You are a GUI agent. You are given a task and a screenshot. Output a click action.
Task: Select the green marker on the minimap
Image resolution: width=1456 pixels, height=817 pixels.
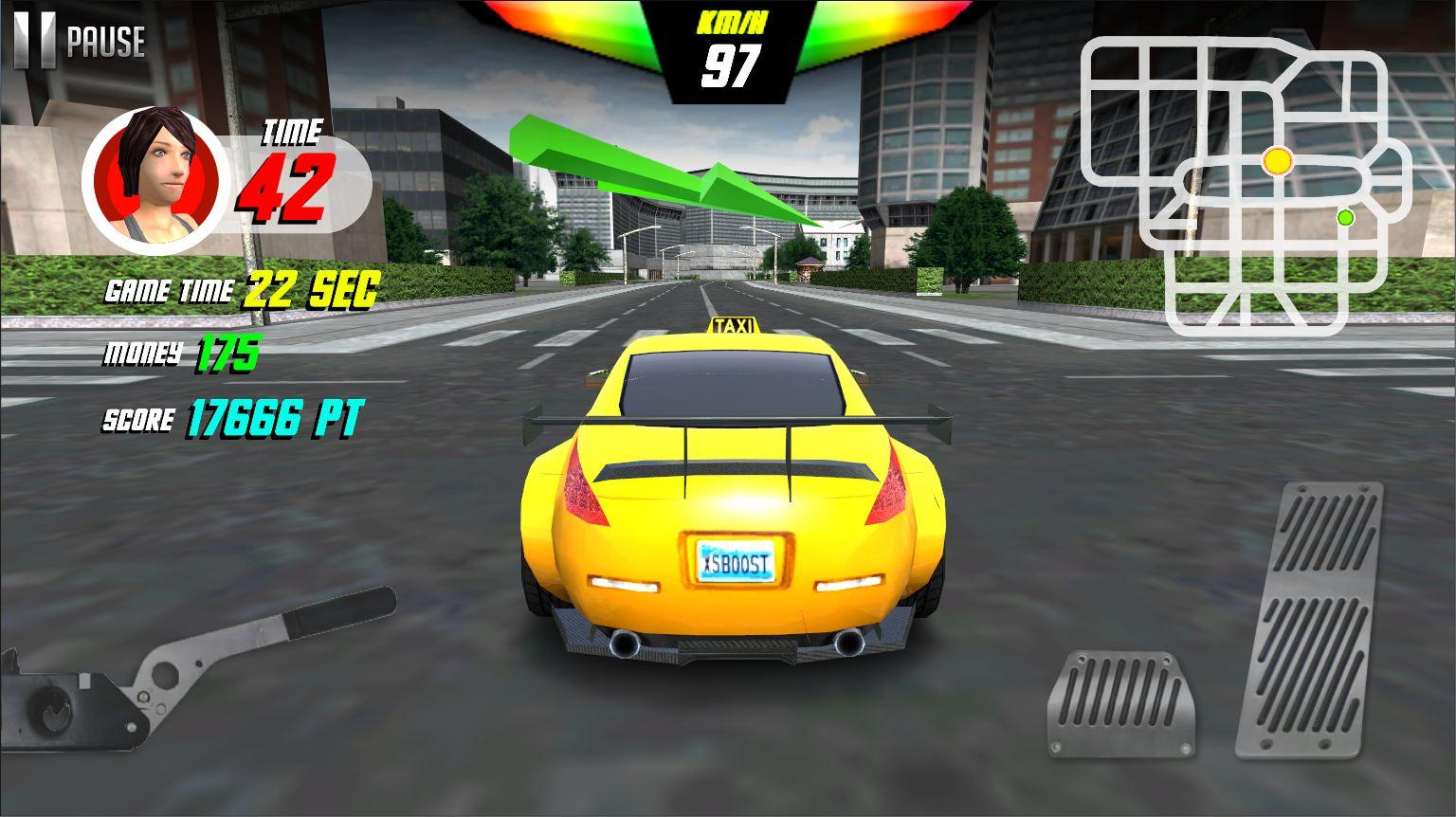pyautogui.click(x=1345, y=218)
